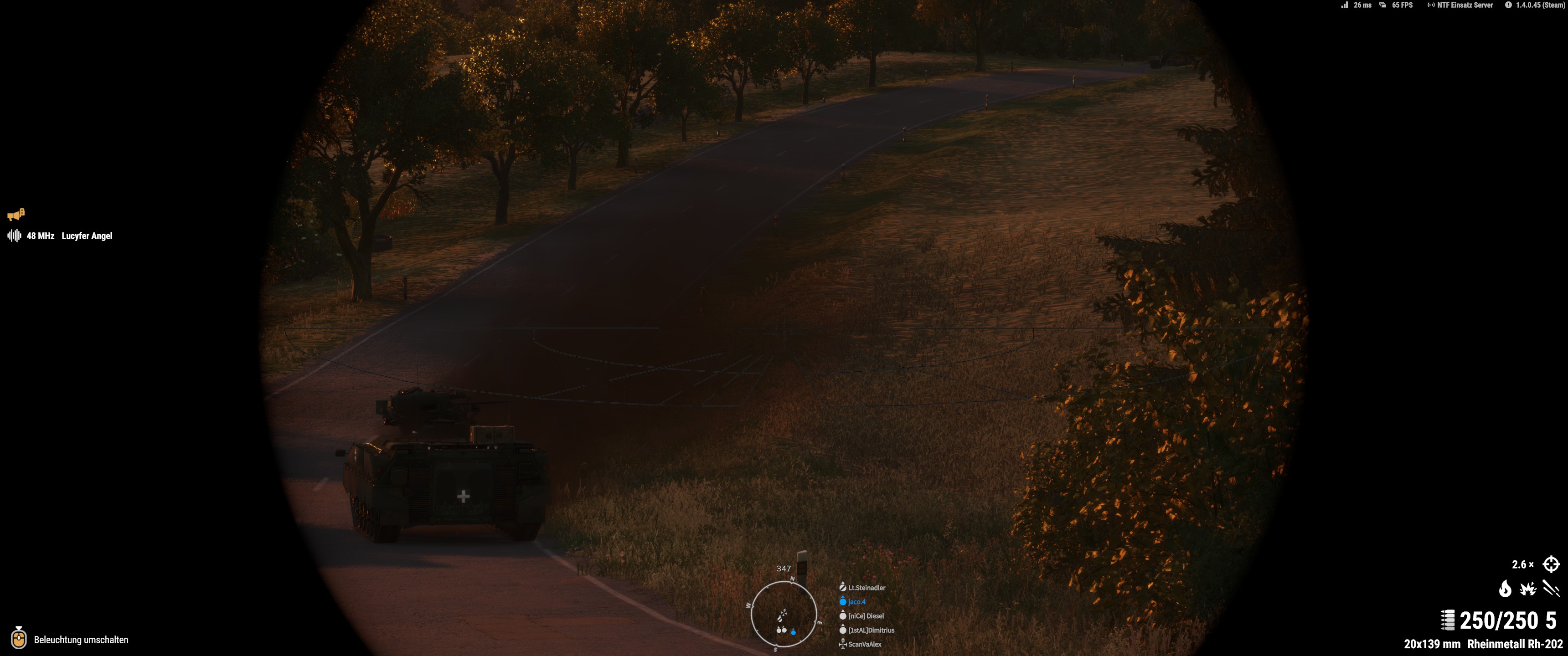
Task: Select ScanVaAlex in the squad list
Action: pyautogui.click(x=864, y=645)
